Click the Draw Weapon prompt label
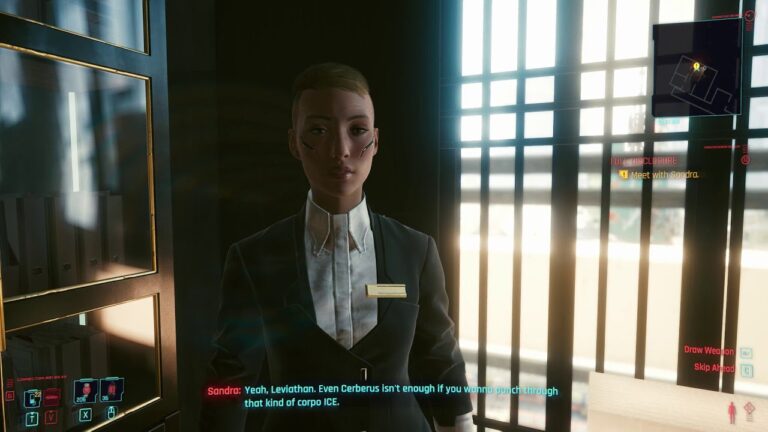The image size is (768, 432). [x=708, y=350]
